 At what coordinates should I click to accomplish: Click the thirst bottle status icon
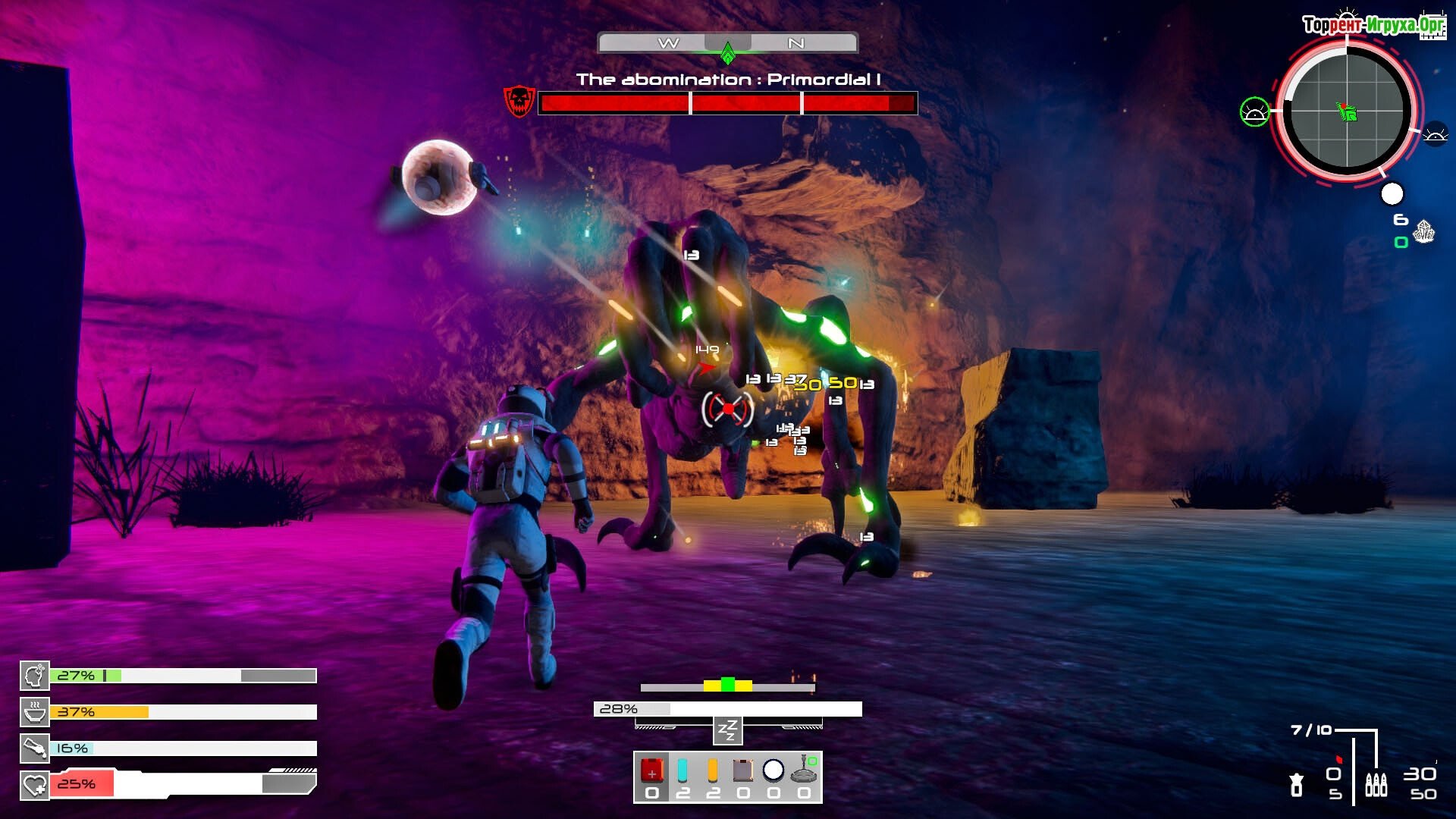pyautogui.click(x=35, y=748)
